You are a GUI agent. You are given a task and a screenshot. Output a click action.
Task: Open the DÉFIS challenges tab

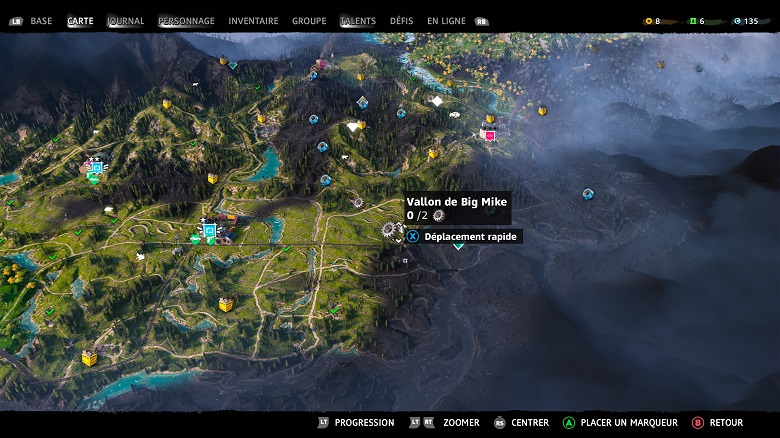pyautogui.click(x=401, y=21)
